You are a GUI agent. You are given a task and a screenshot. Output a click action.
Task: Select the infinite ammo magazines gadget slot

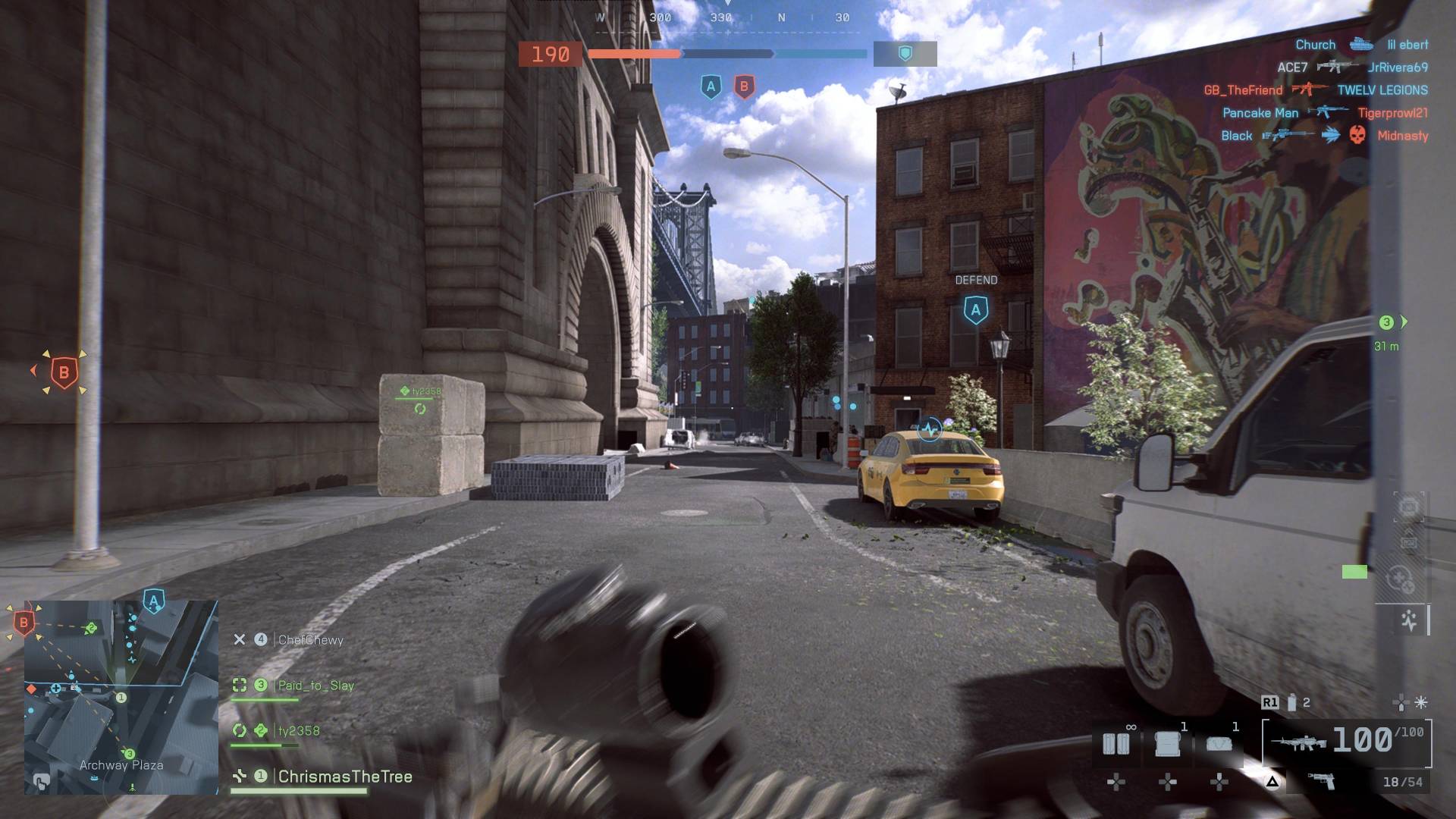[x=1116, y=743]
